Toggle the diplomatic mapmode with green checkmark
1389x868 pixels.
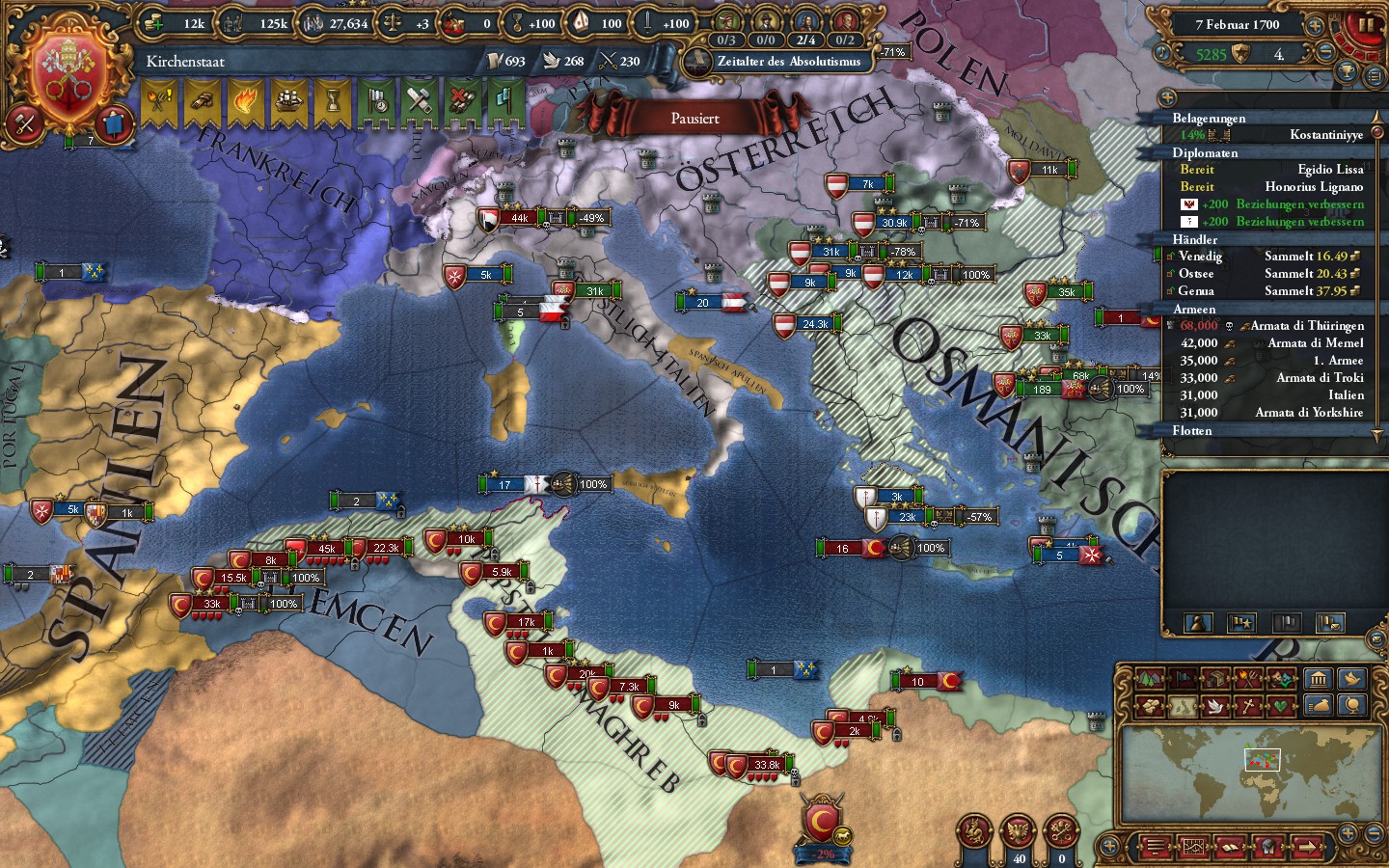click(x=1282, y=678)
